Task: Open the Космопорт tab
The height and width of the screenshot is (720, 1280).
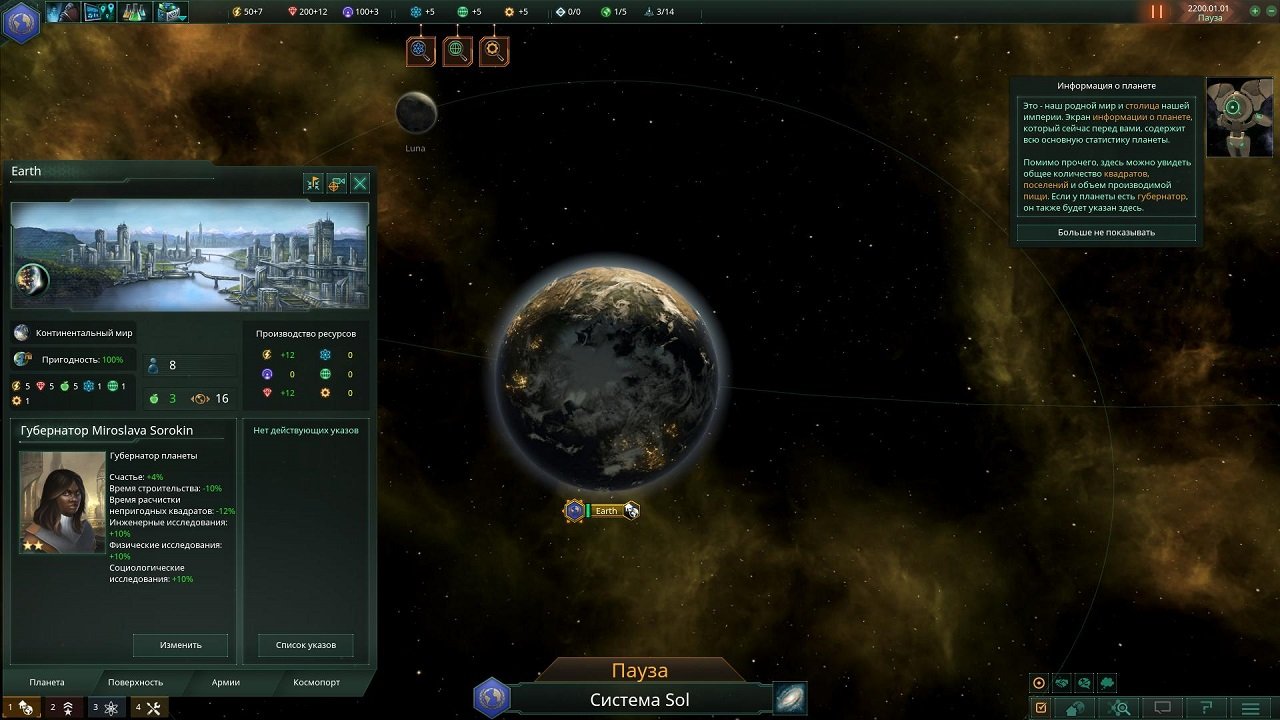Action: [315, 682]
